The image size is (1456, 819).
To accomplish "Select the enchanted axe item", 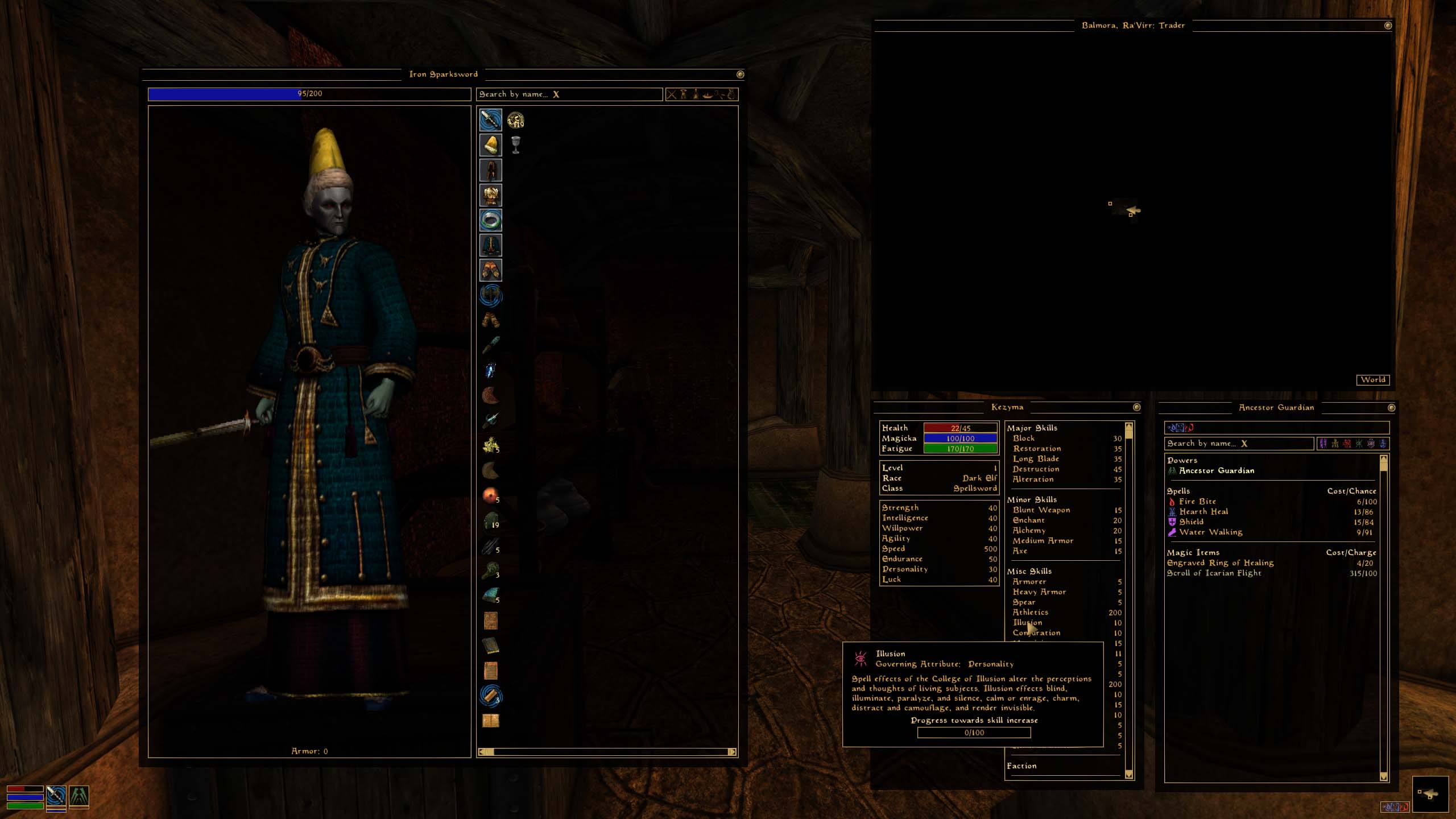I will coord(490,295).
